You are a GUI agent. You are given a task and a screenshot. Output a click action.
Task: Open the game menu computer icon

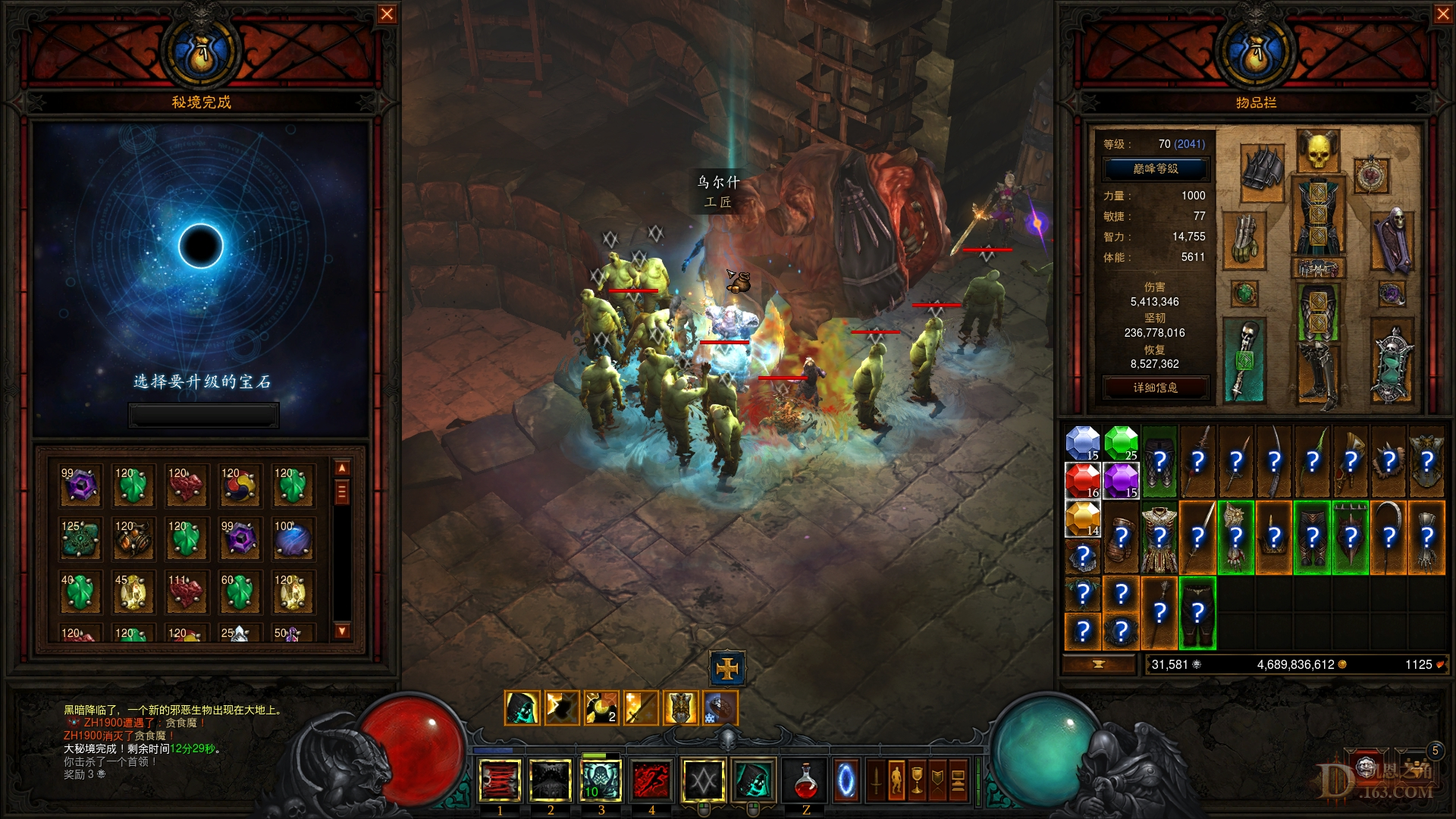[x=958, y=780]
